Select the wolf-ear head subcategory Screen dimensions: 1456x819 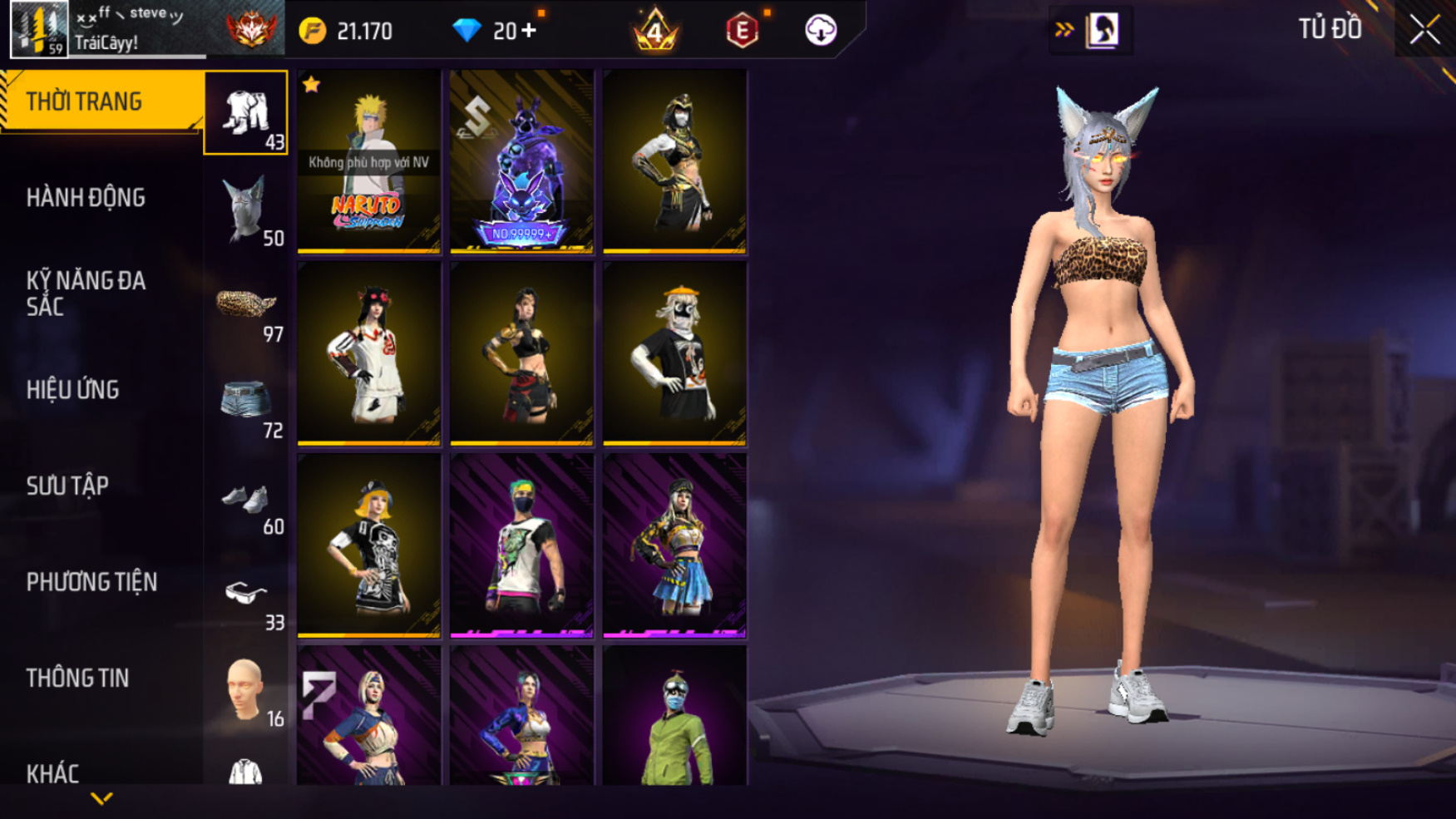246,210
